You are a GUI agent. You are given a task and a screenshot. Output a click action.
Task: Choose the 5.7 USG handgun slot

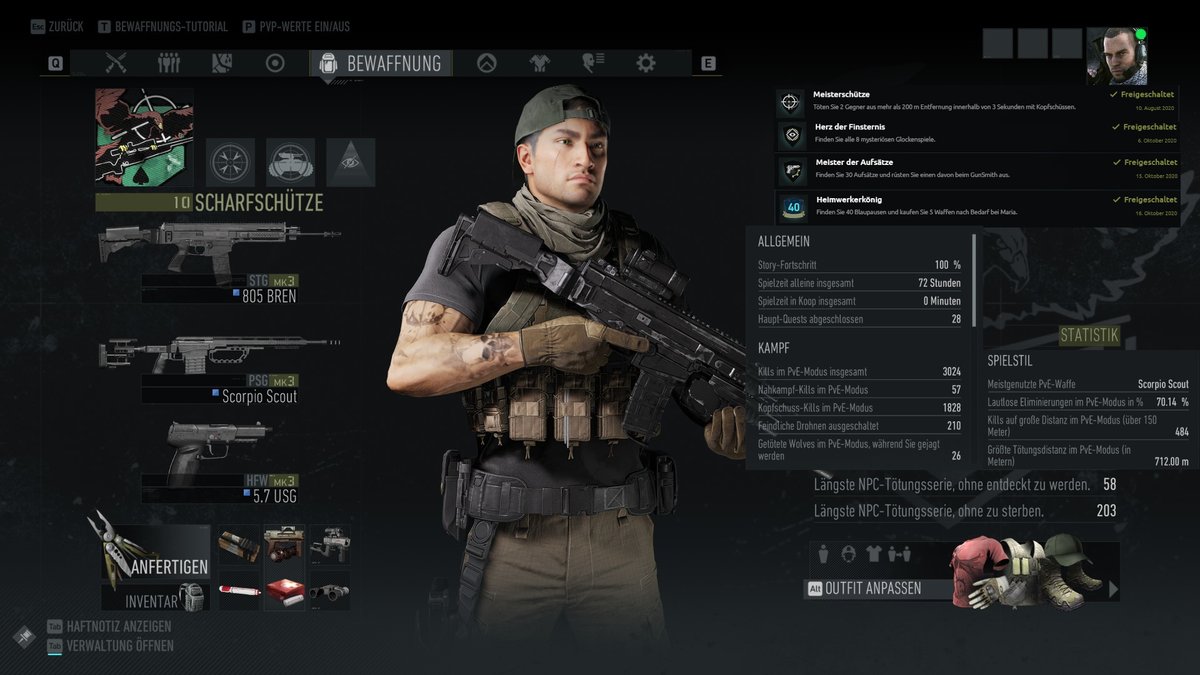[x=220, y=462]
